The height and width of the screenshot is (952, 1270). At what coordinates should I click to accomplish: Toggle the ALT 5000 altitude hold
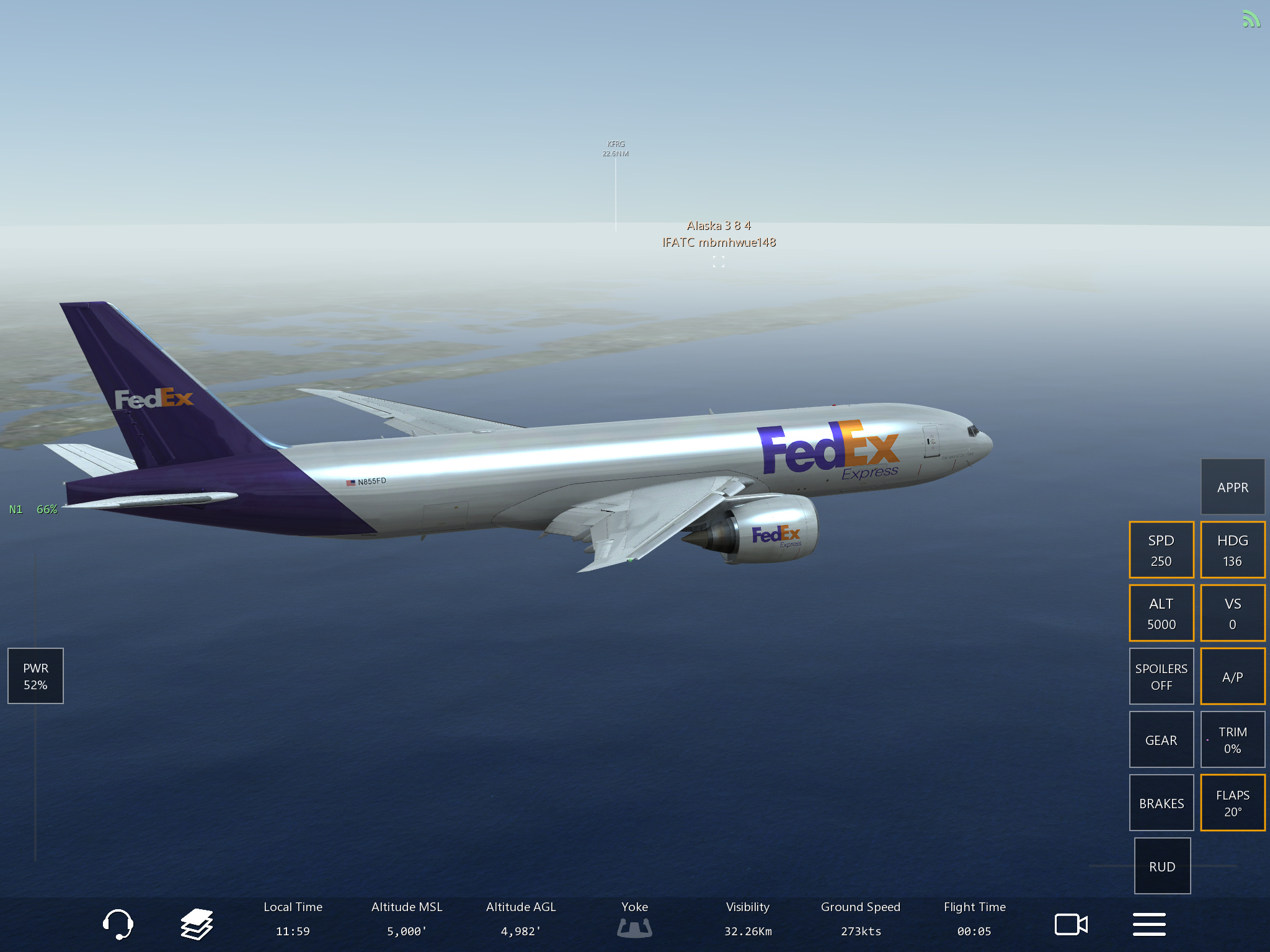1161,614
